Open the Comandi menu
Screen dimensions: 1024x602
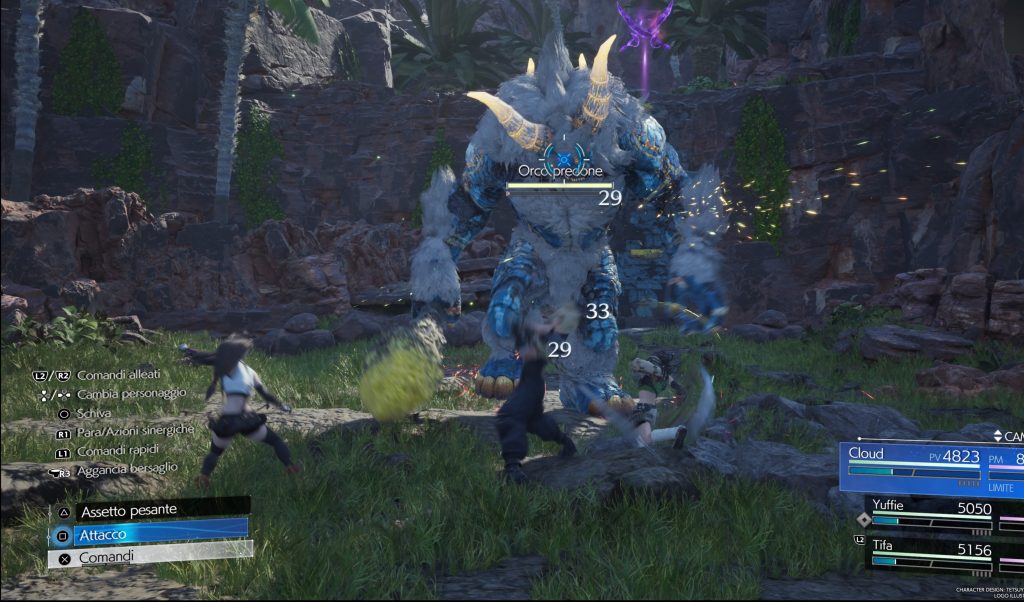click(x=148, y=556)
